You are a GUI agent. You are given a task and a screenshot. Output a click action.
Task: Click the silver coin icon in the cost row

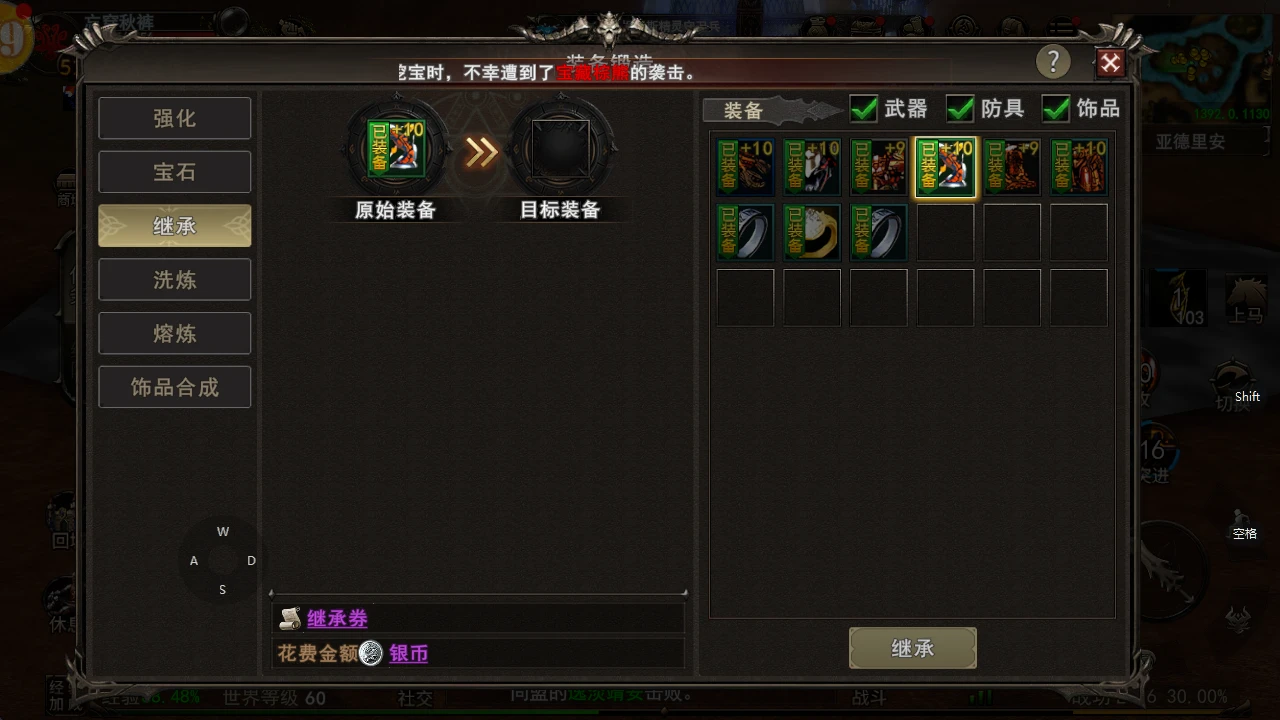tap(370, 653)
